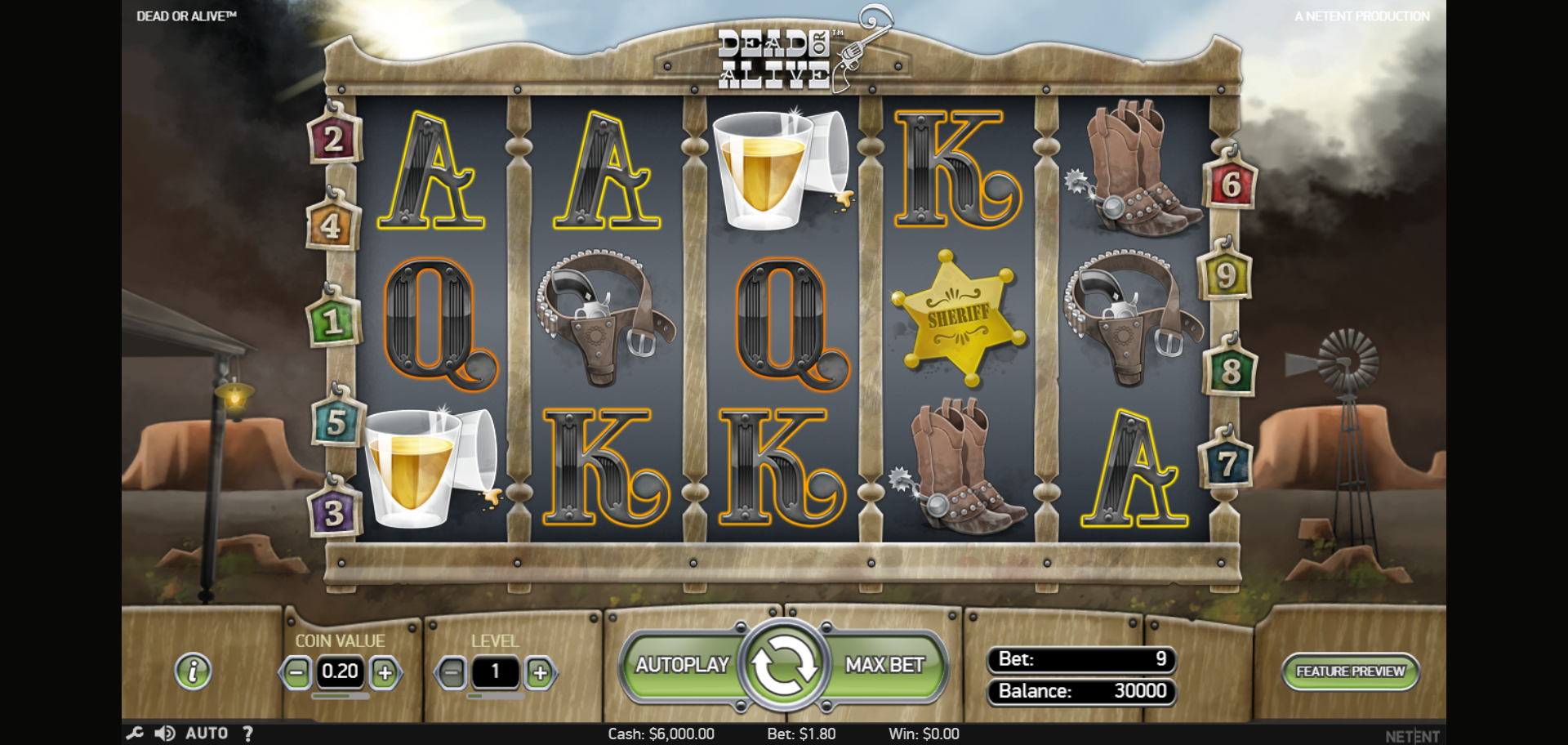Screen dimensions: 1568x745
Task: Lower the bet level
Action: 452,673
